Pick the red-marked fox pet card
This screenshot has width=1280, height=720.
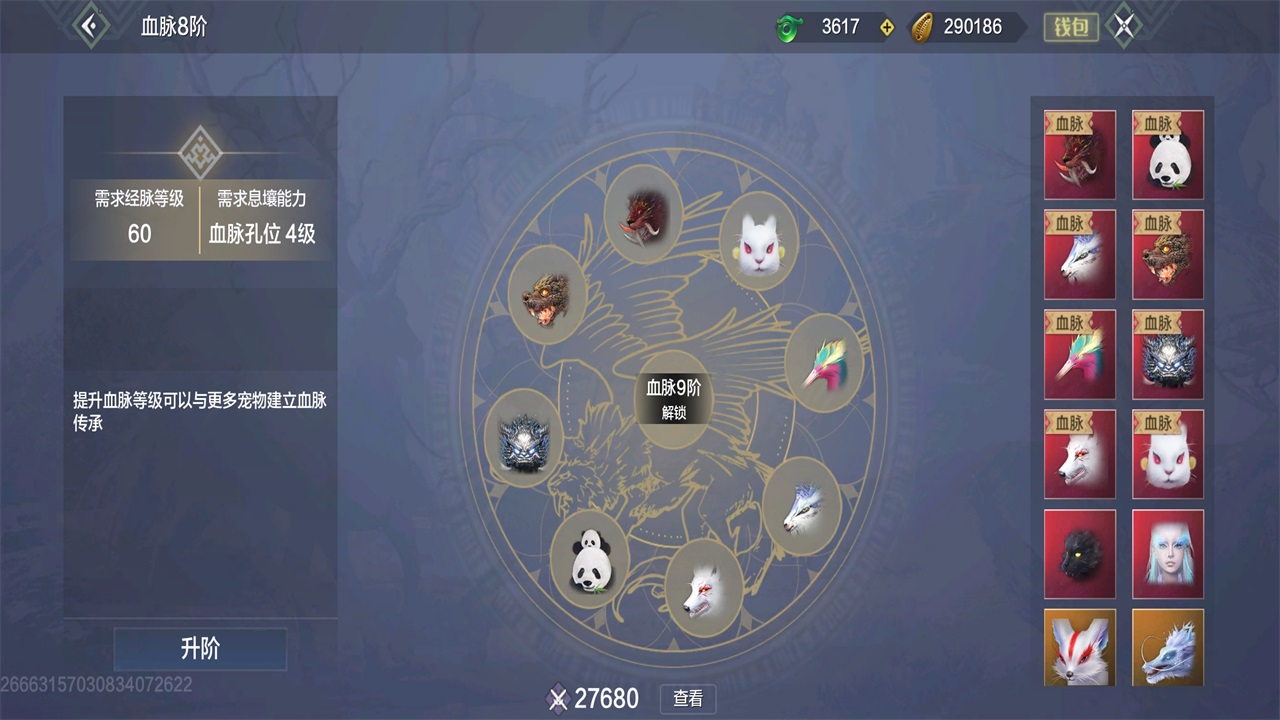[1080, 647]
